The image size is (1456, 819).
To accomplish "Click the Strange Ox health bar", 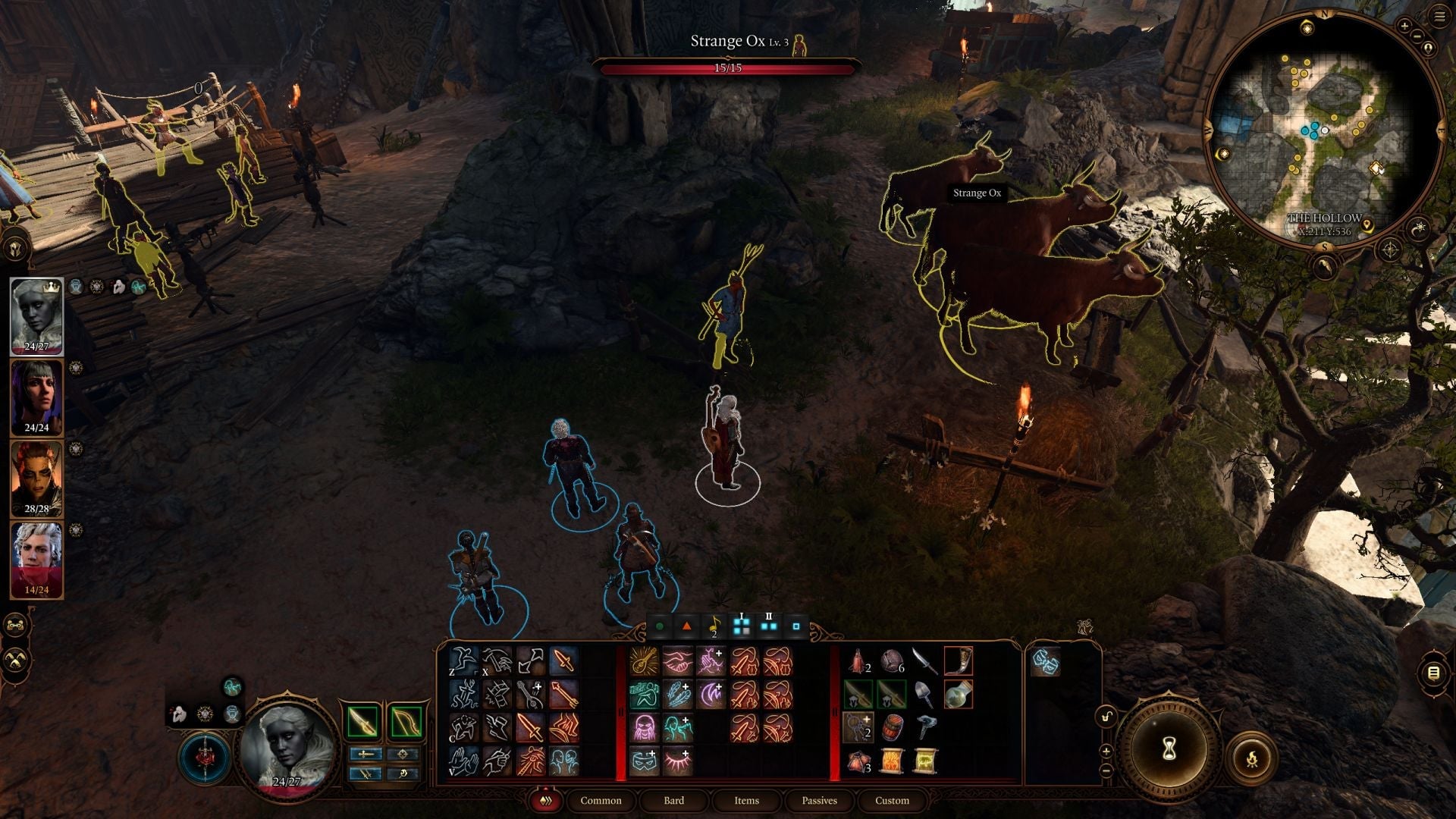I will [x=730, y=68].
